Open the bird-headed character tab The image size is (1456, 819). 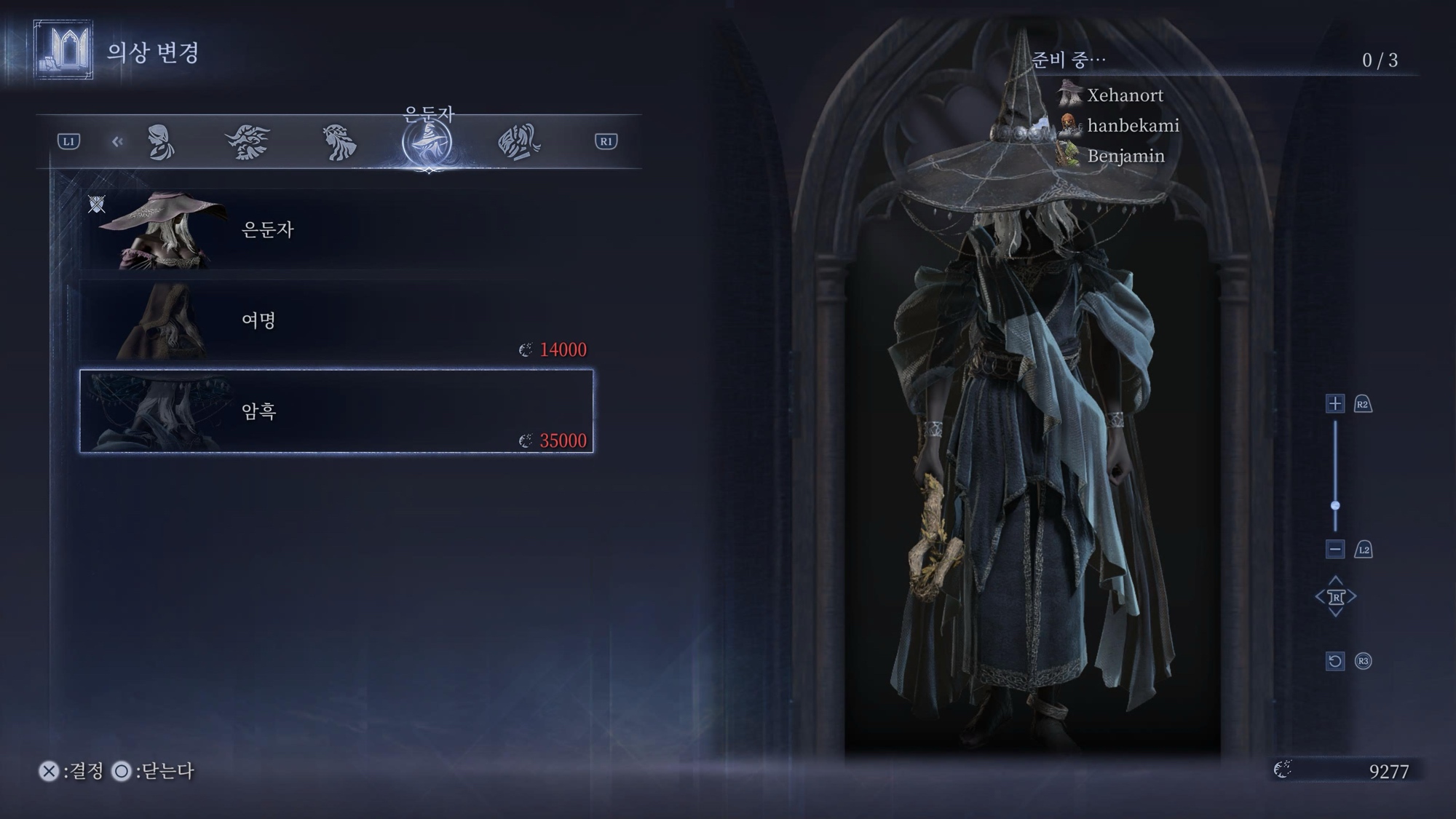(248, 141)
